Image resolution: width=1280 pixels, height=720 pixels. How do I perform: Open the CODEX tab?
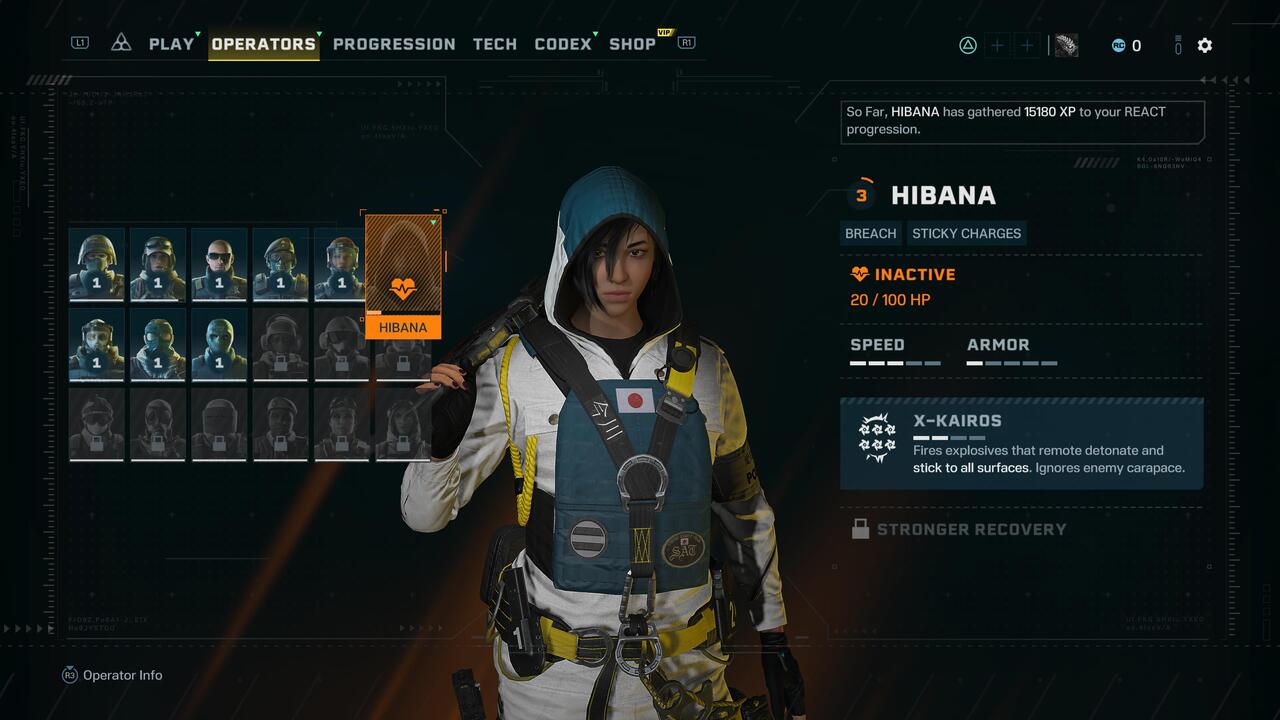click(x=563, y=44)
